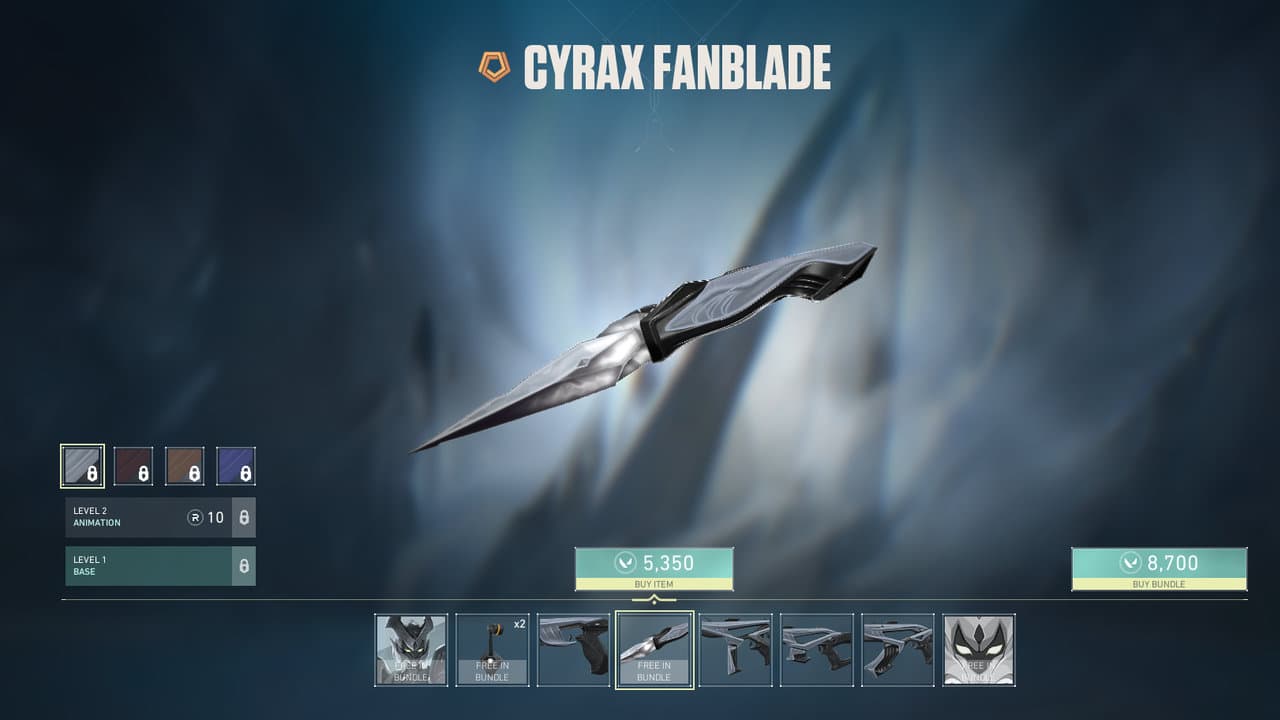Viewport: 1280px width, 720px height.
Task: Choose the dark red color variant
Action: point(133,466)
